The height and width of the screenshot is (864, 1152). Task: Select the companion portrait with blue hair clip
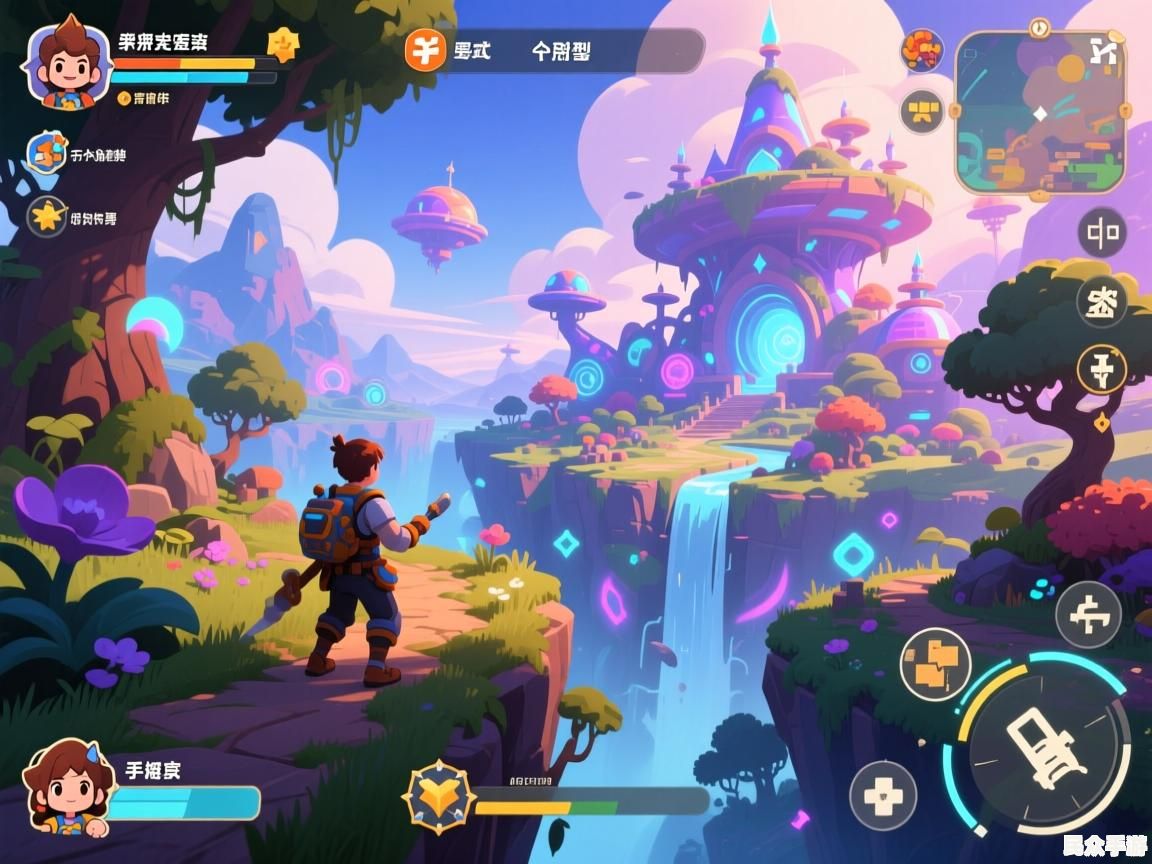pyautogui.click(x=66, y=790)
